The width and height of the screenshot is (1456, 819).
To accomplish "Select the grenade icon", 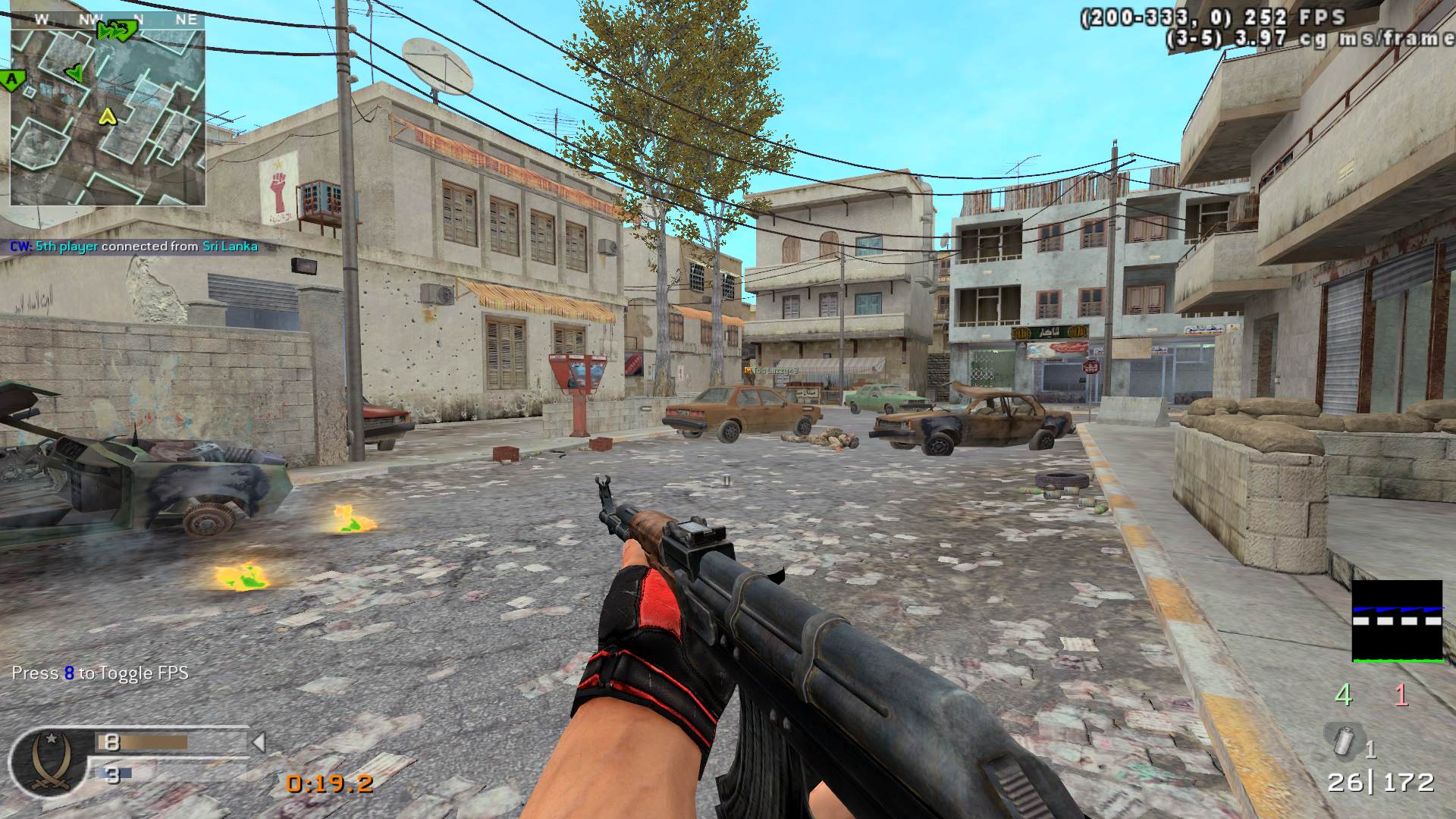I will coord(1344,739).
